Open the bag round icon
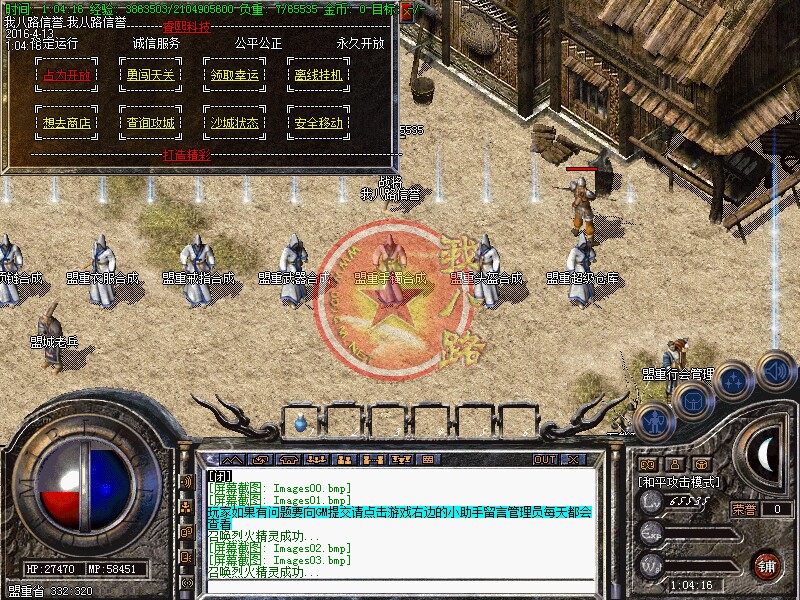This screenshot has width=800, height=600. (693, 400)
